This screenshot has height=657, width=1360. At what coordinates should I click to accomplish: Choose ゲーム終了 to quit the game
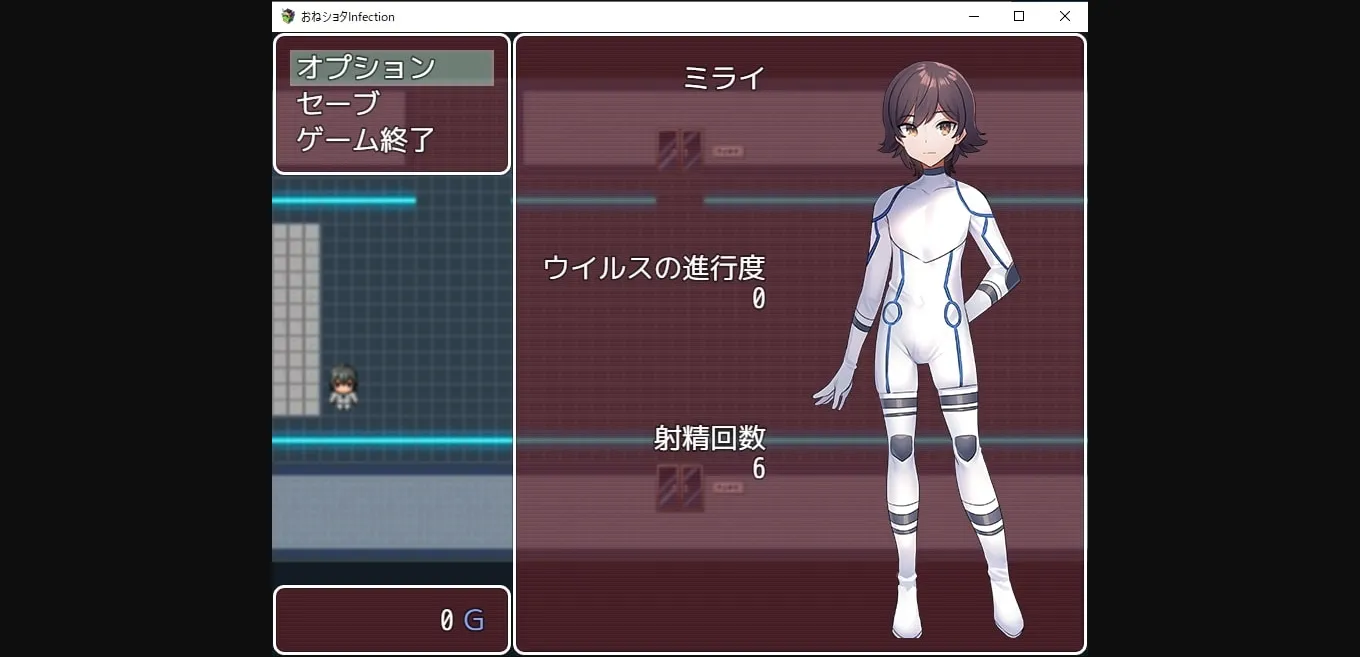point(365,139)
